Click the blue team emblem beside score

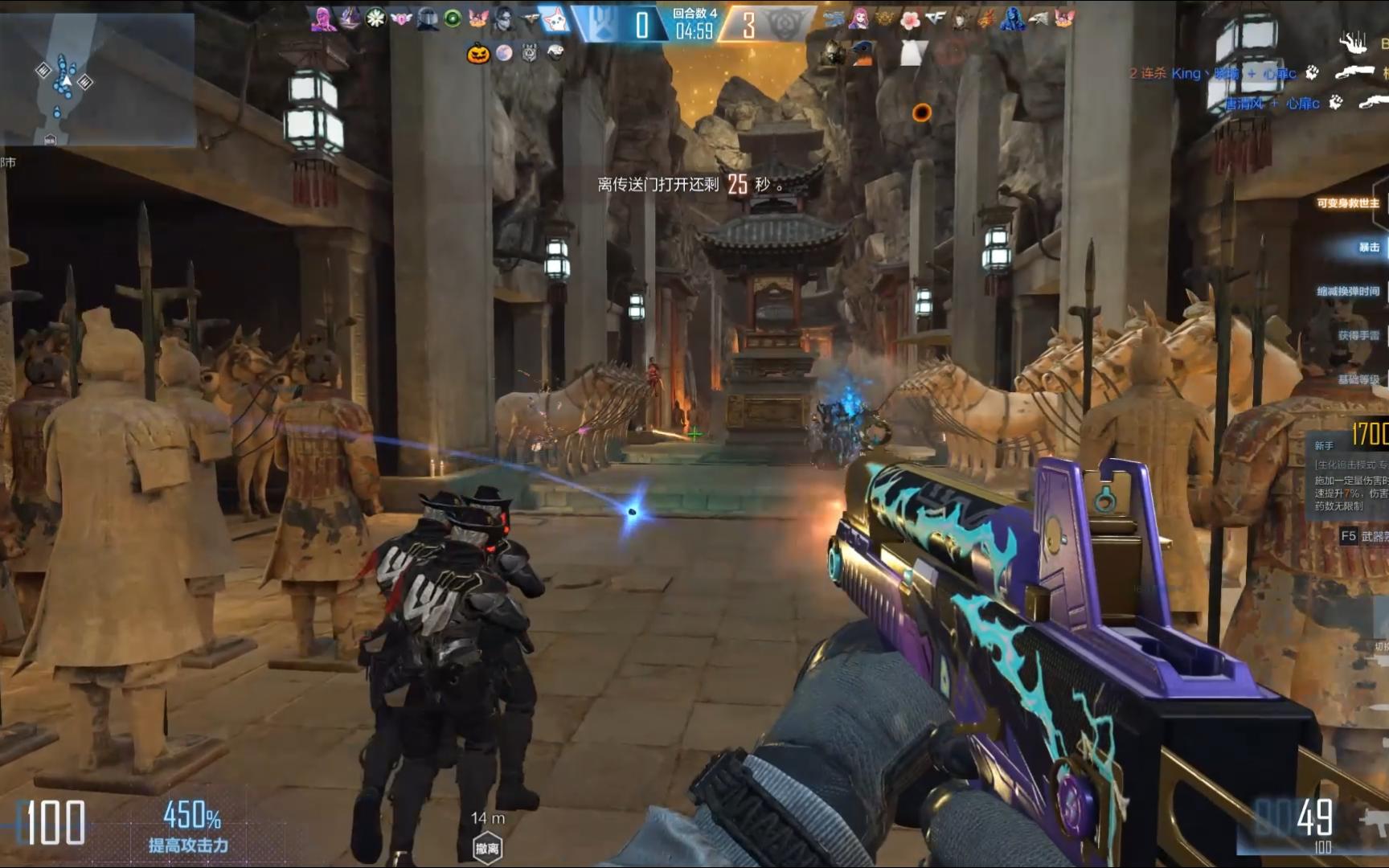pos(603,24)
